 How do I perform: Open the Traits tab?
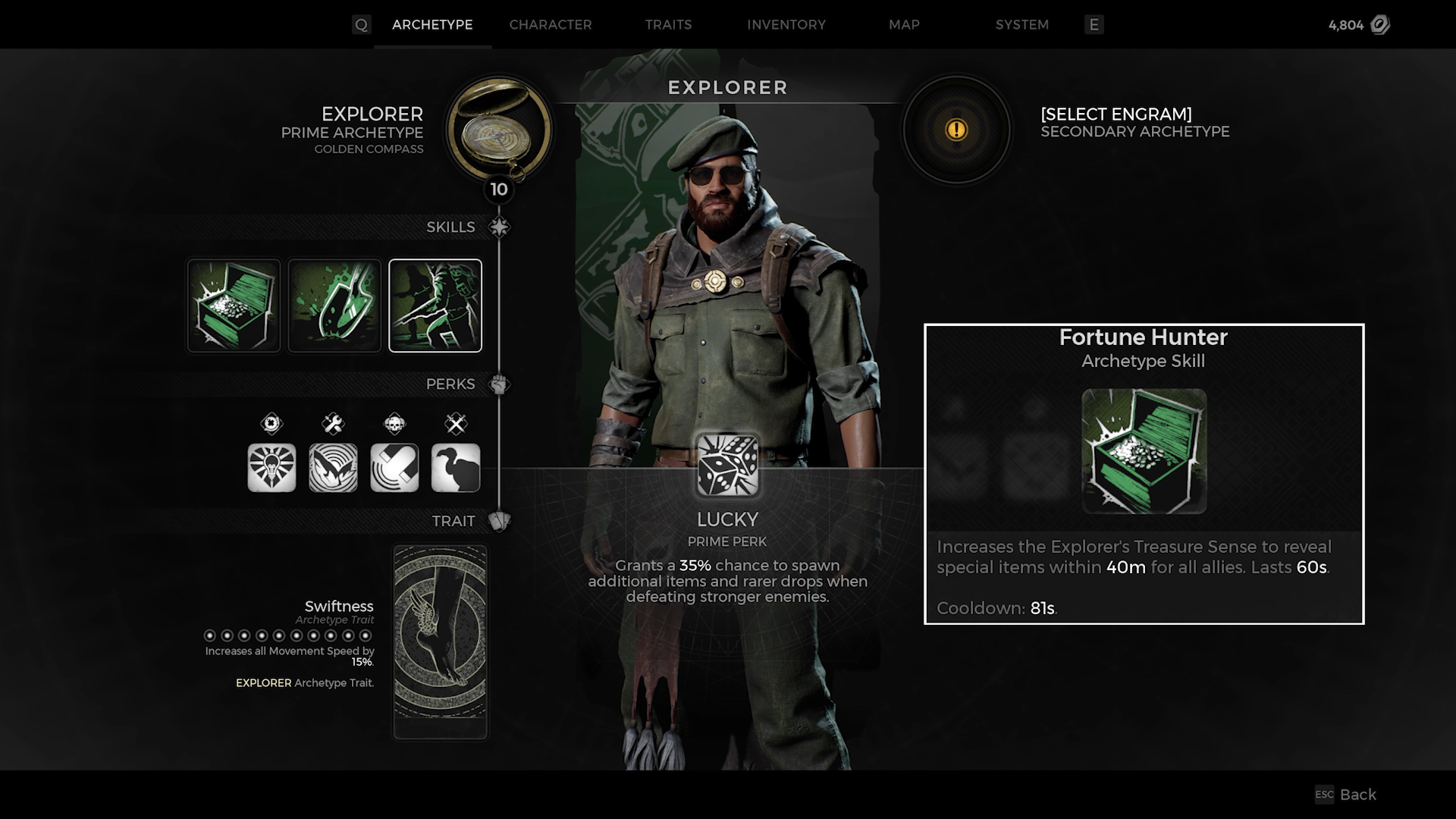(668, 24)
